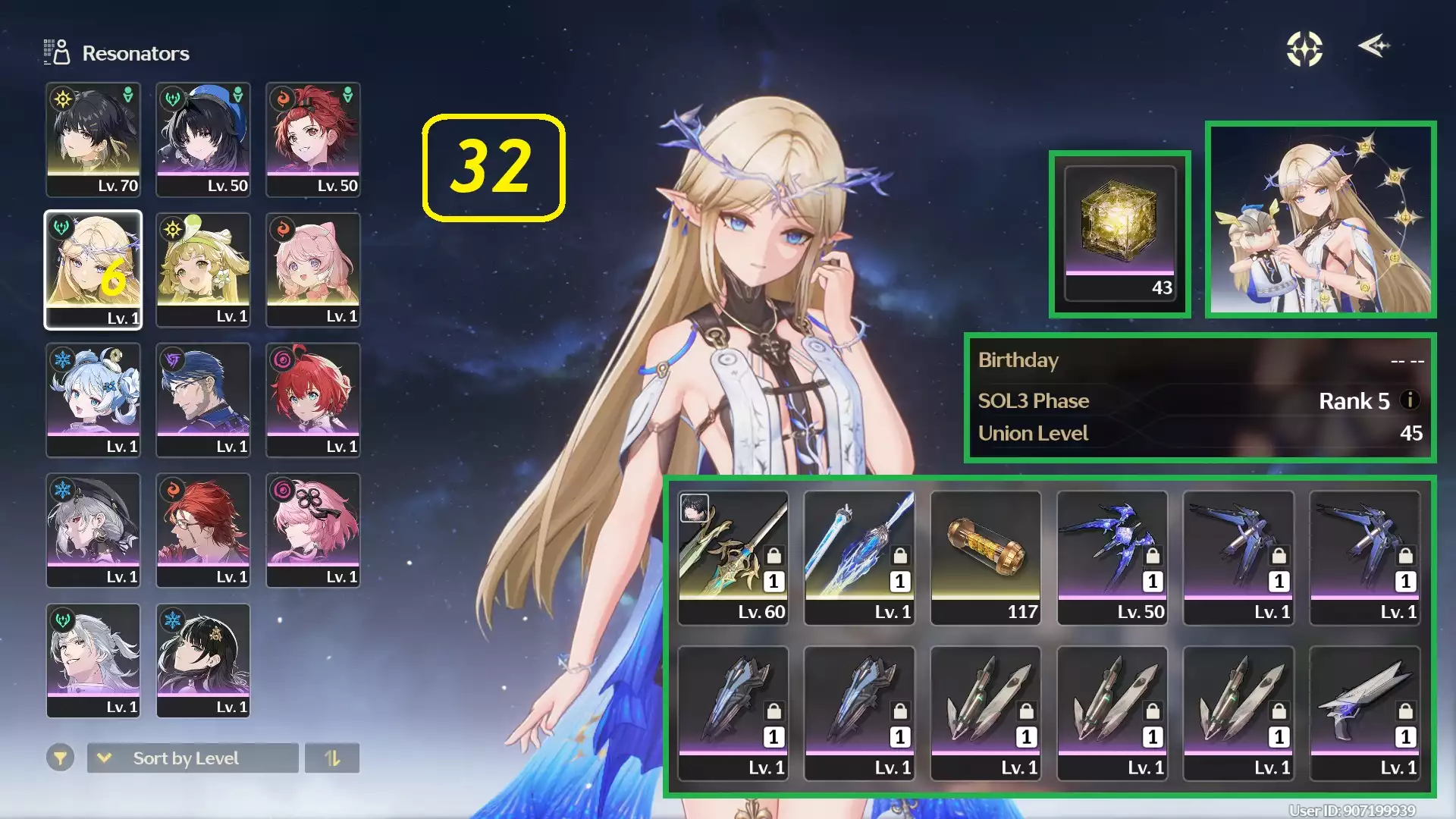Choose the light-blue haired ice resonator
Image resolution: width=1456 pixels, height=819 pixels.
pyautogui.click(x=93, y=400)
